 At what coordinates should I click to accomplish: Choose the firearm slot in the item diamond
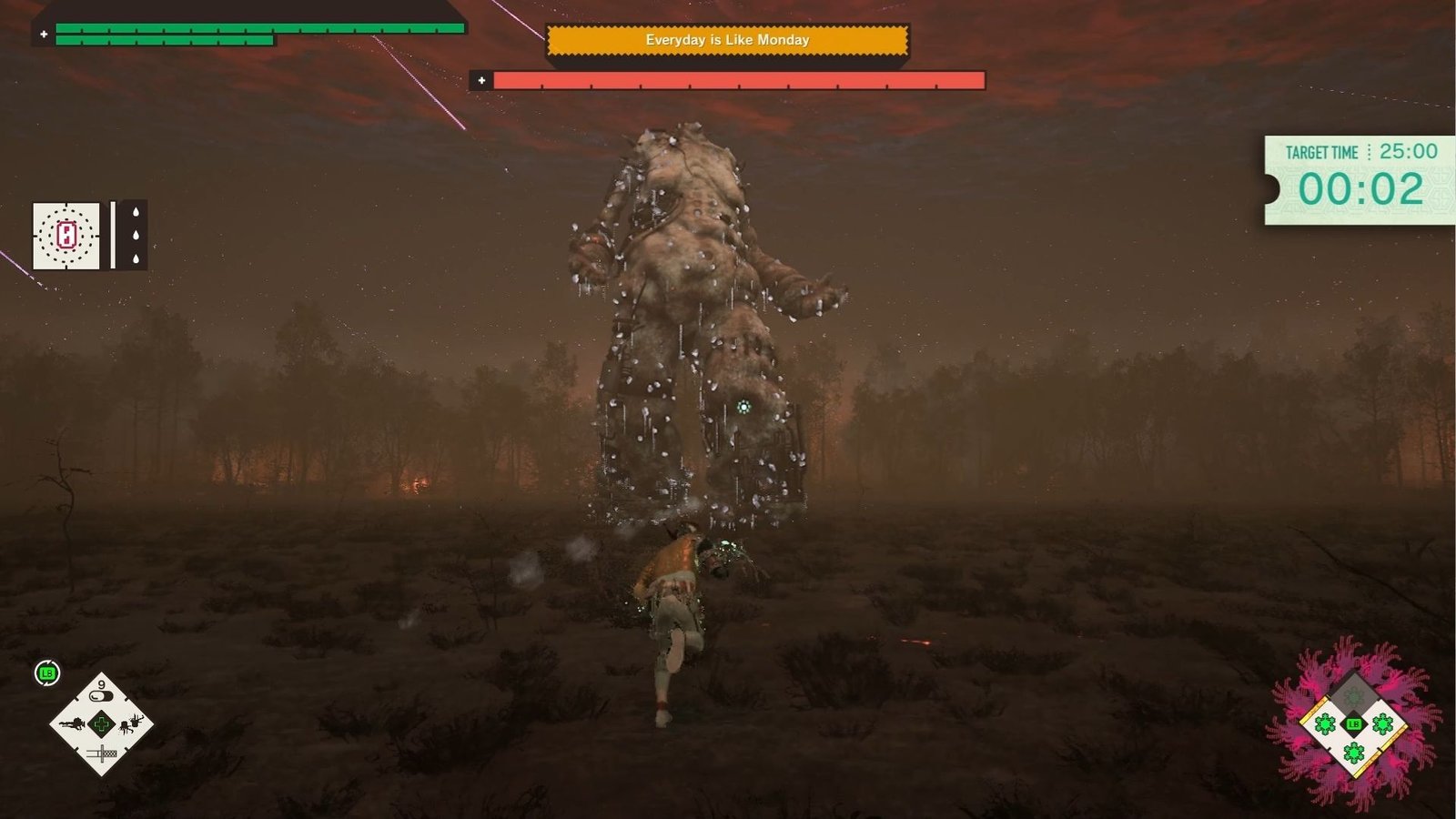coord(72,724)
